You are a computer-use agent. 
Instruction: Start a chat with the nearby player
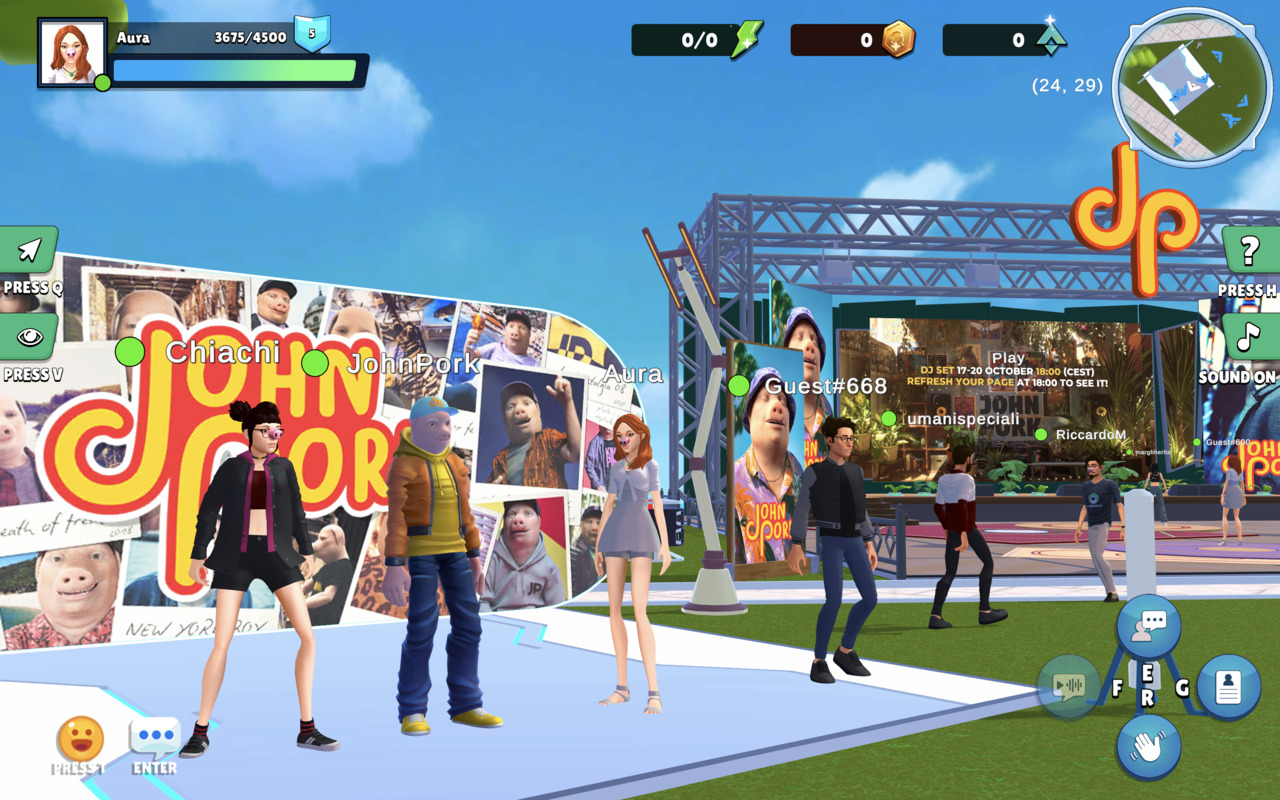point(1148,626)
